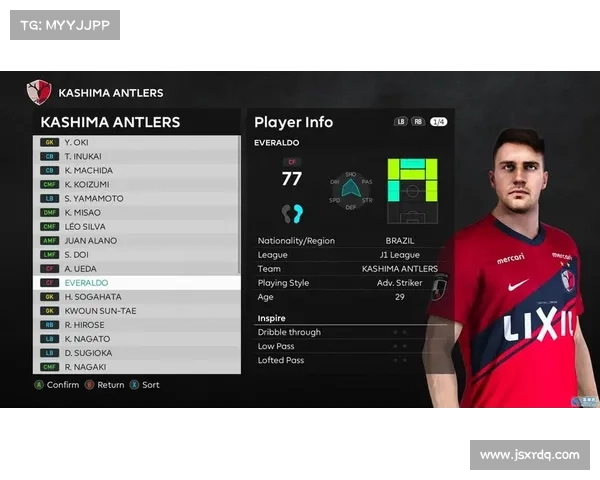
Task: Select the highlighted Everaldo row
Action: pyautogui.click(x=135, y=283)
